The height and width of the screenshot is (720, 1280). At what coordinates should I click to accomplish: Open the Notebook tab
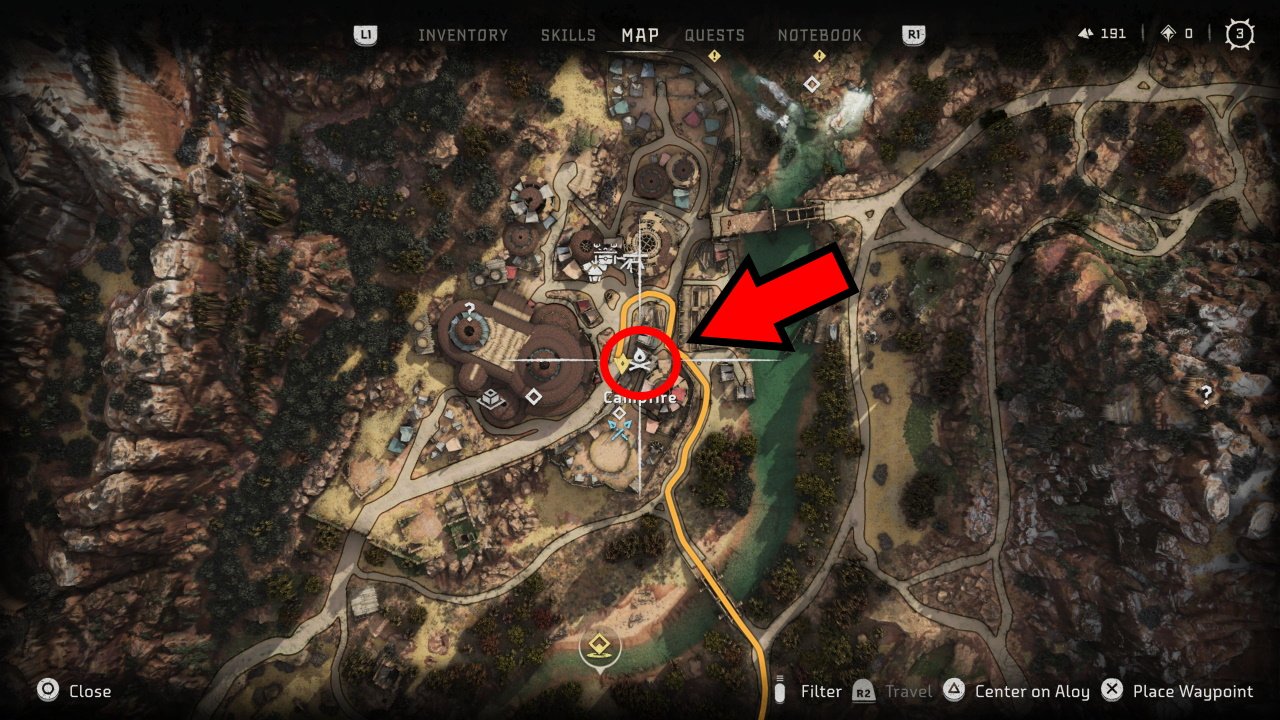(x=819, y=35)
